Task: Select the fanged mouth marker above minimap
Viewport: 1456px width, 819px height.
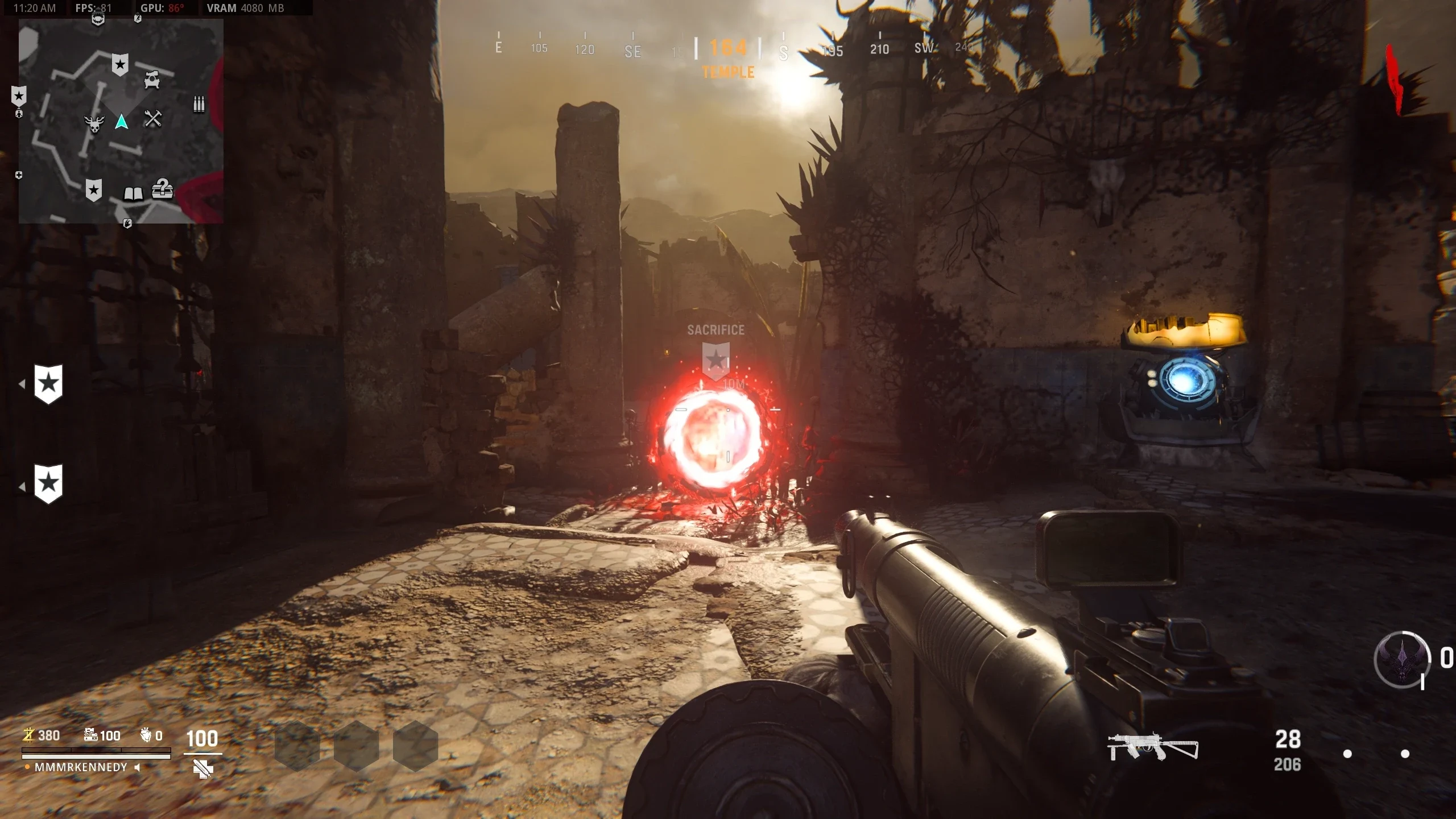Action: click(98, 20)
